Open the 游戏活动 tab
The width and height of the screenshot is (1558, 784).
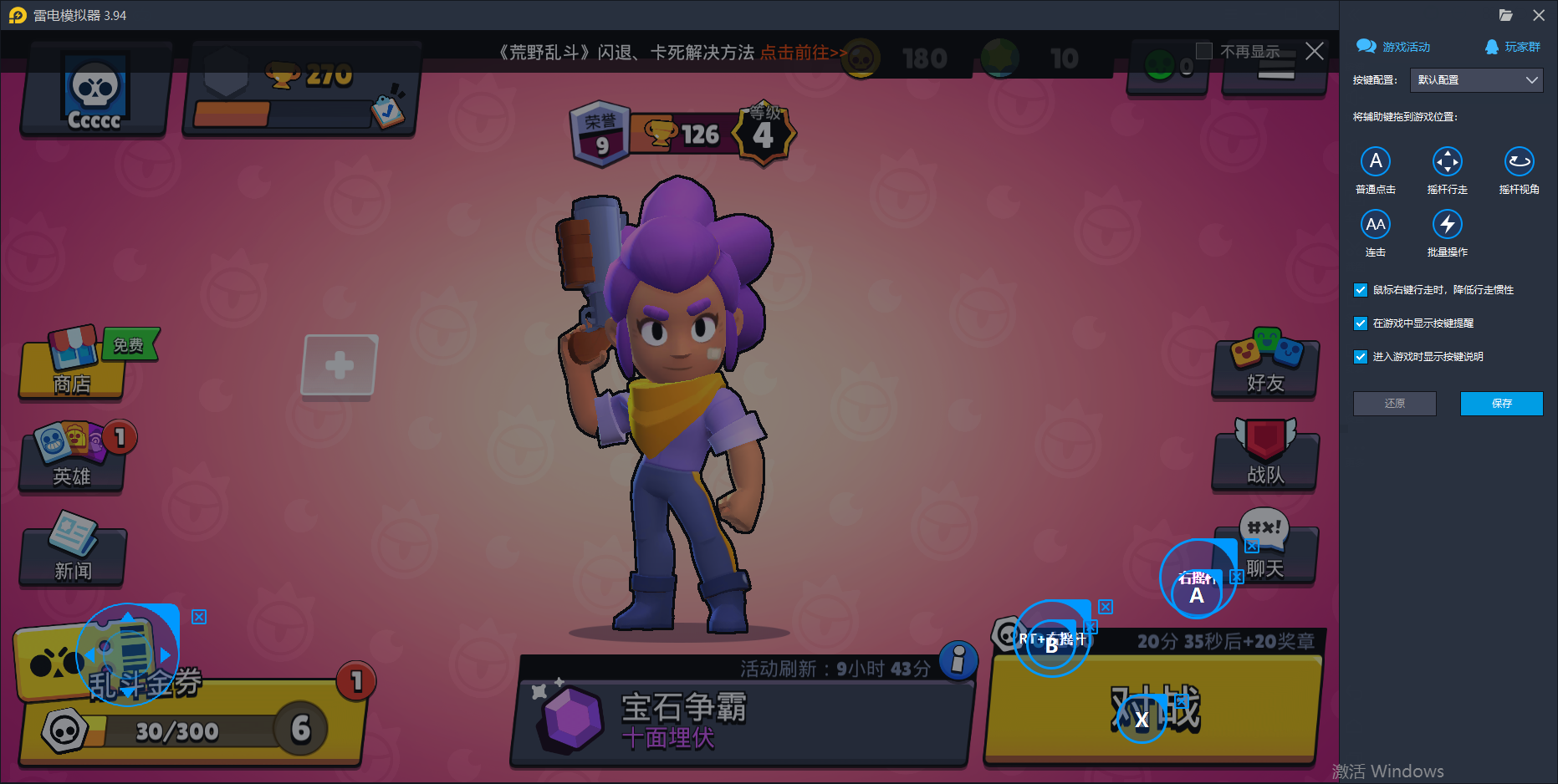coord(1394,47)
